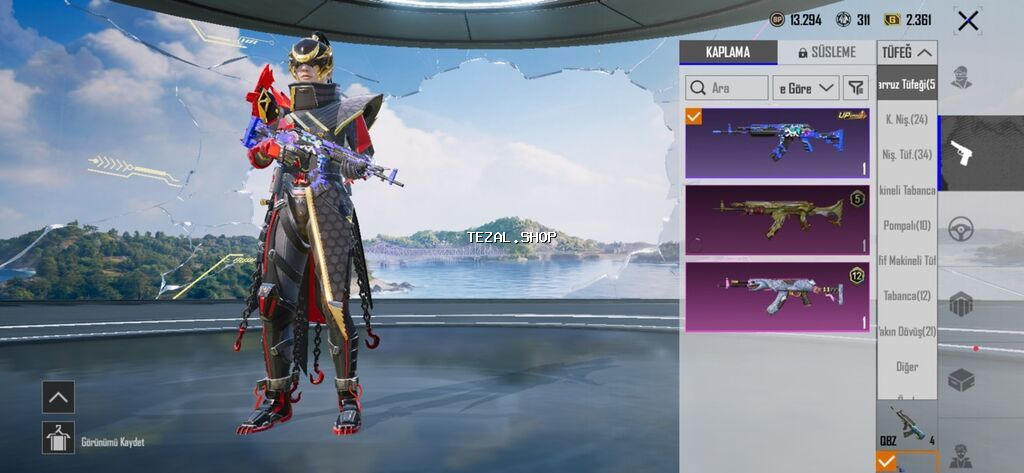This screenshot has height=473, width=1024.
Task: Open the vehicle steering wheel section
Action: coord(961,227)
